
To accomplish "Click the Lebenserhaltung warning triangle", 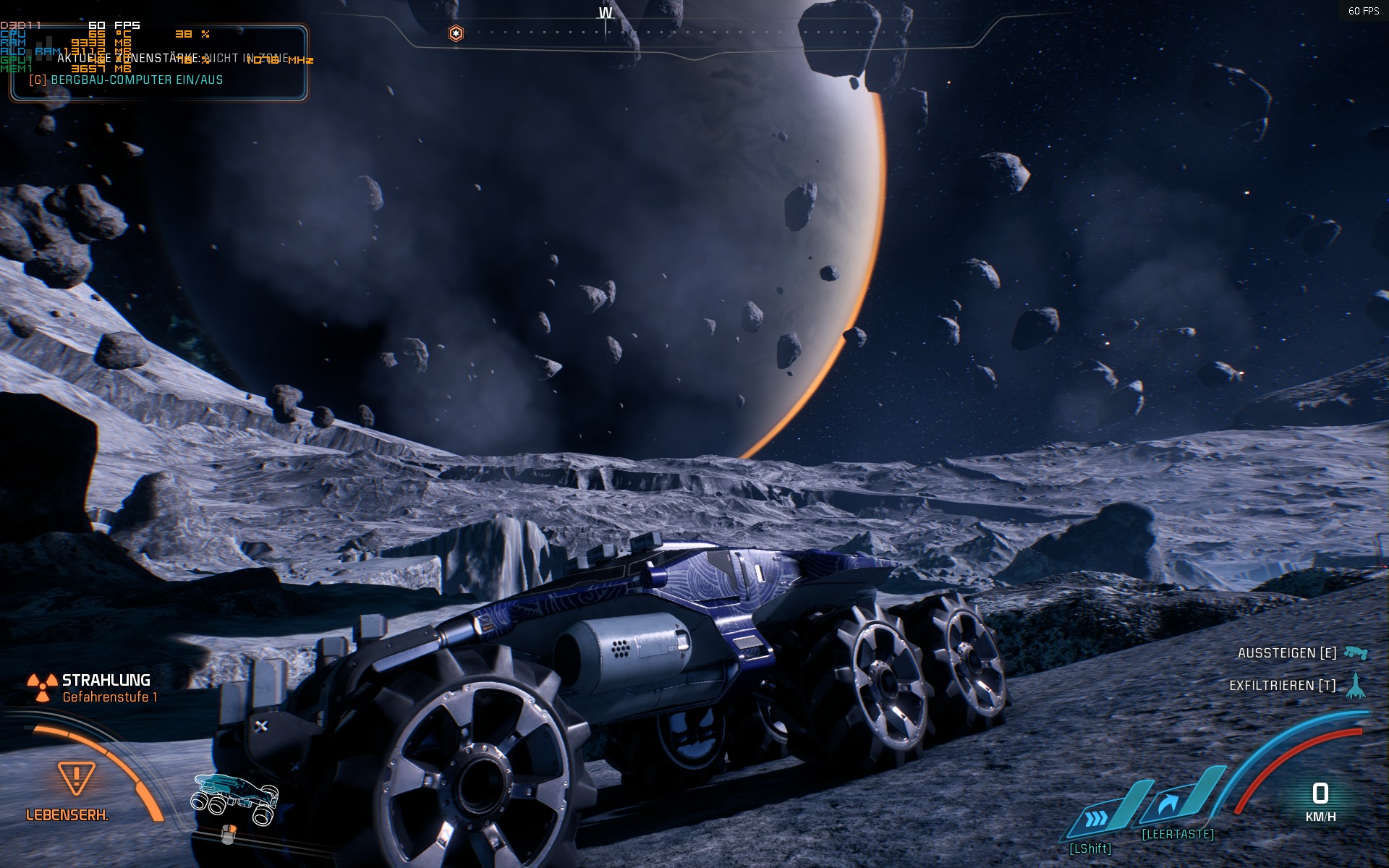I will pos(76,778).
